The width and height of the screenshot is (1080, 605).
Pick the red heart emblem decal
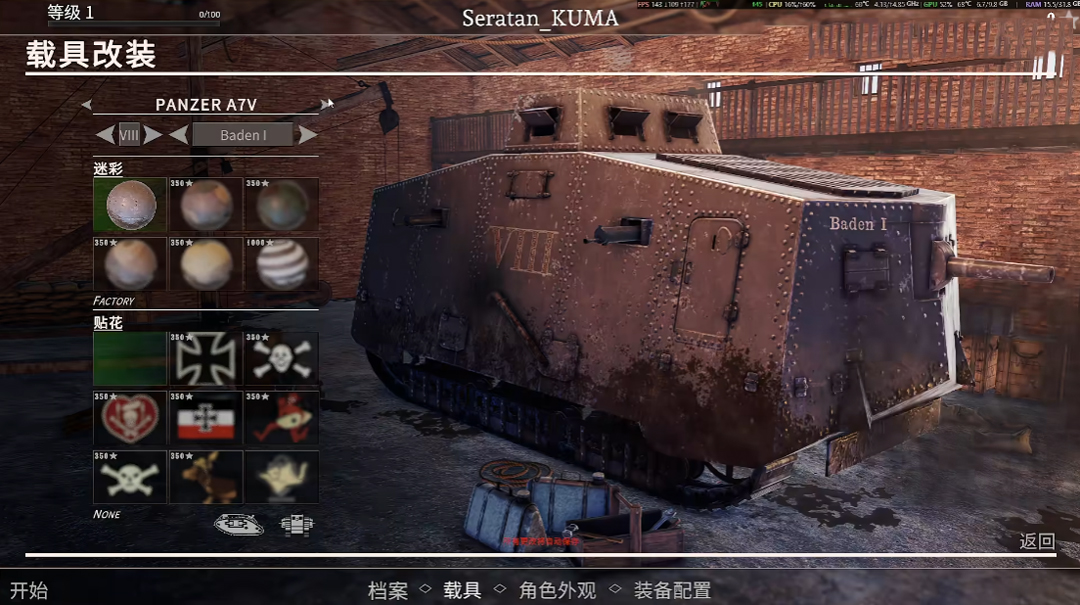(130, 418)
